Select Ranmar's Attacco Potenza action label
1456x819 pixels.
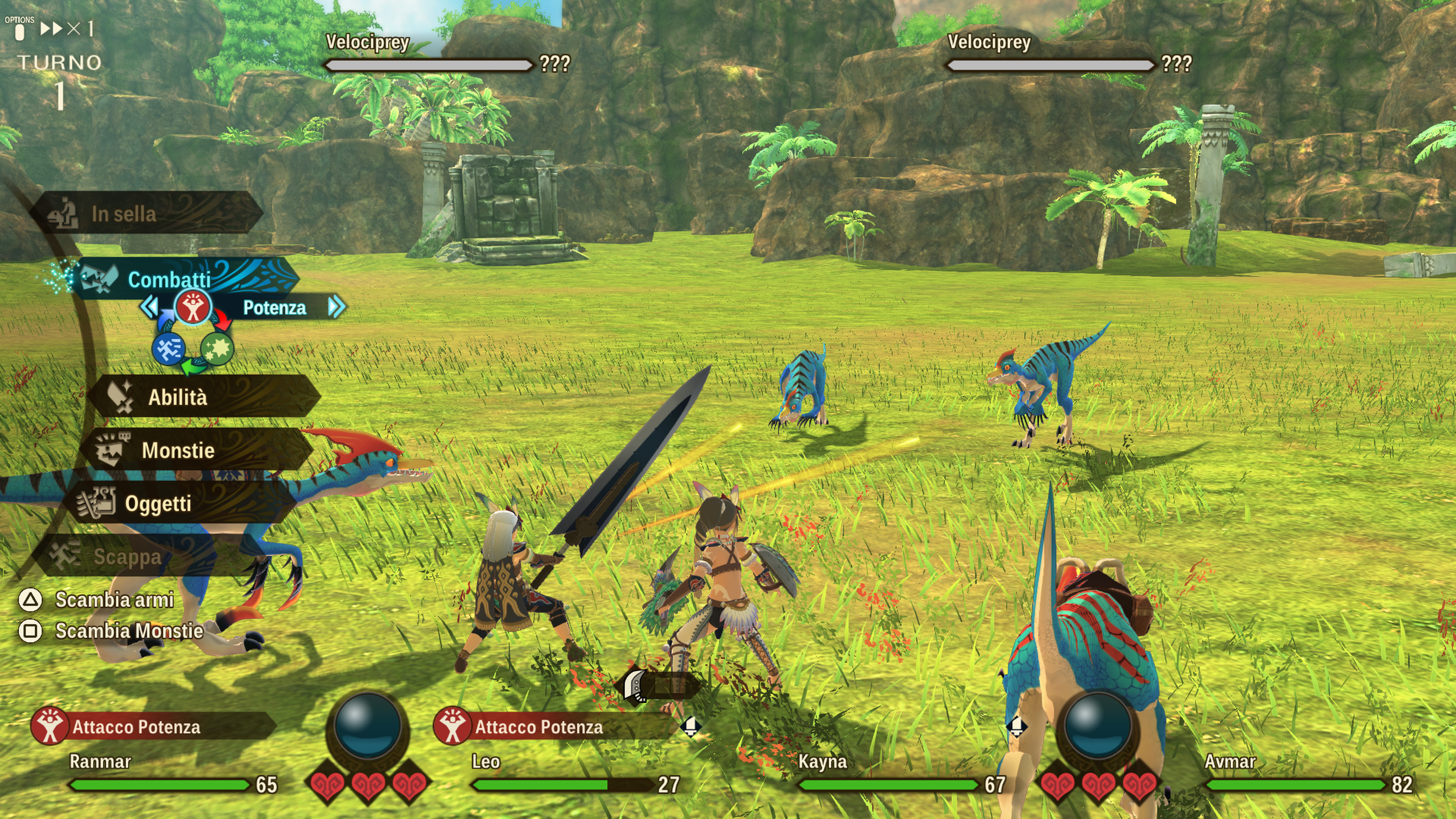[x=136, y=727]
